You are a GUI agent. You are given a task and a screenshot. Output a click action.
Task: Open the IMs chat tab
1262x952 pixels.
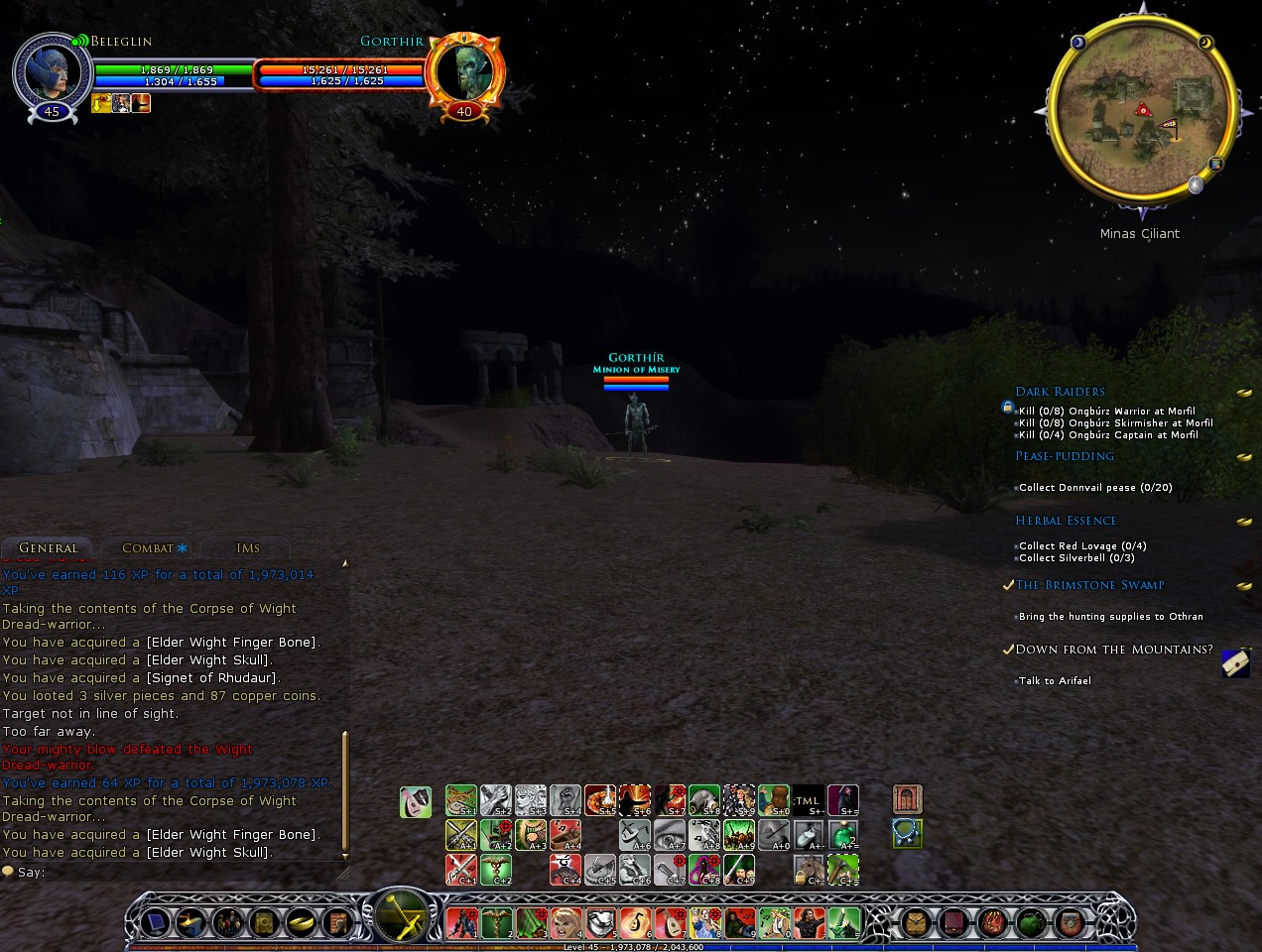tap(248, 548)
